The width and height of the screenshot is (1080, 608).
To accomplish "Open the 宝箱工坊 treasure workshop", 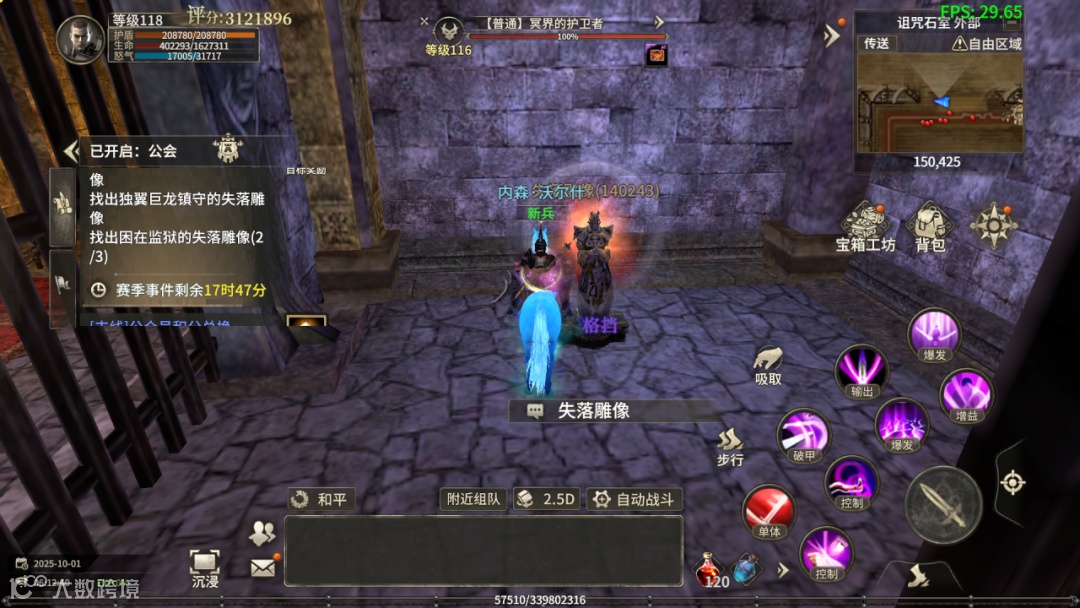I will tap(865, 226).
